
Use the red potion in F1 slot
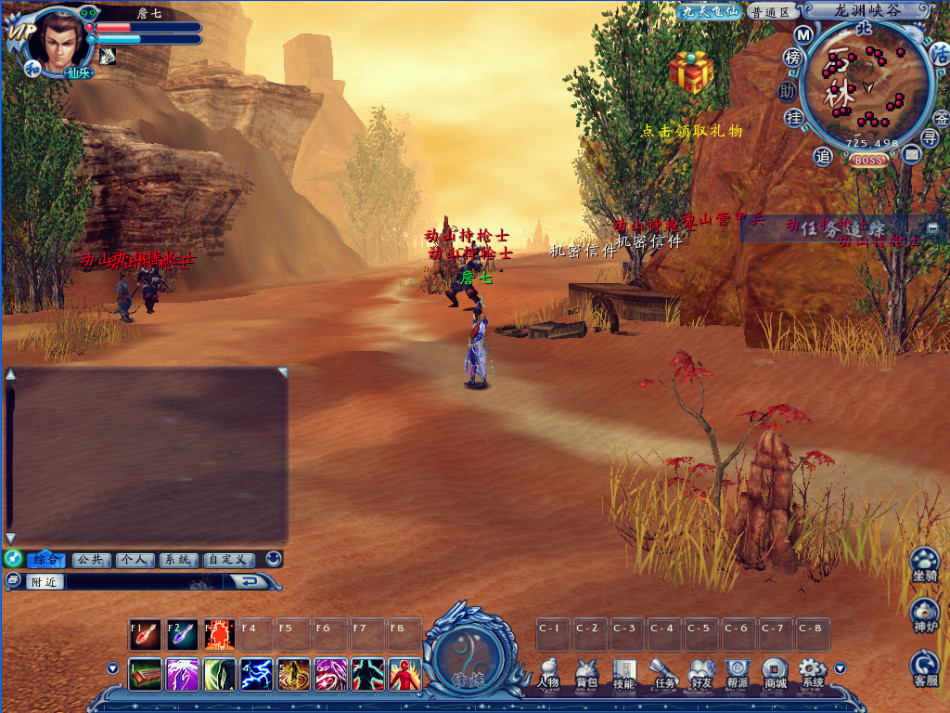tap(145, 634)
